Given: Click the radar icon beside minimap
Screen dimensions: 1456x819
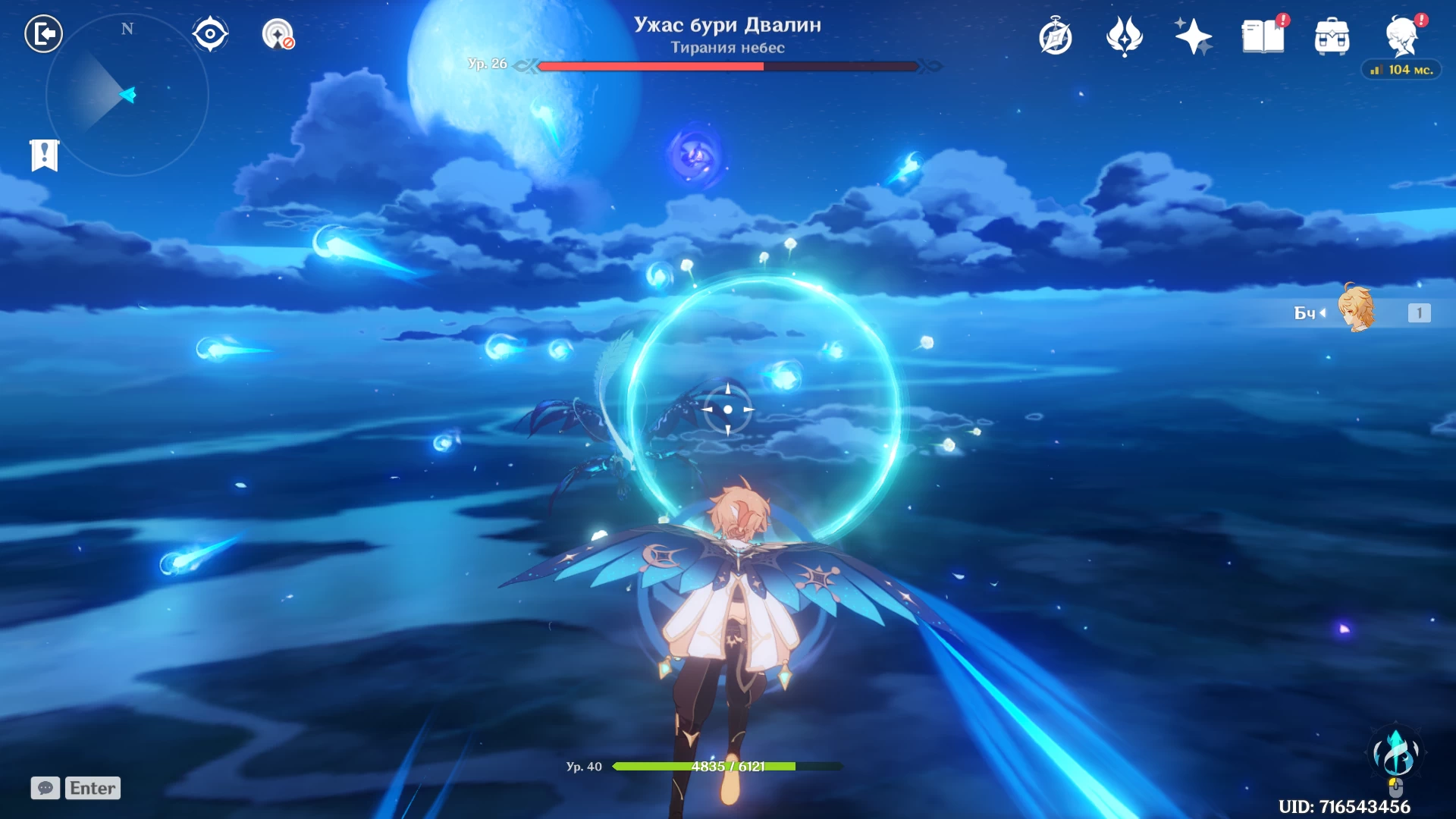Looking at the screenshot, I should (x=278, y=34).
